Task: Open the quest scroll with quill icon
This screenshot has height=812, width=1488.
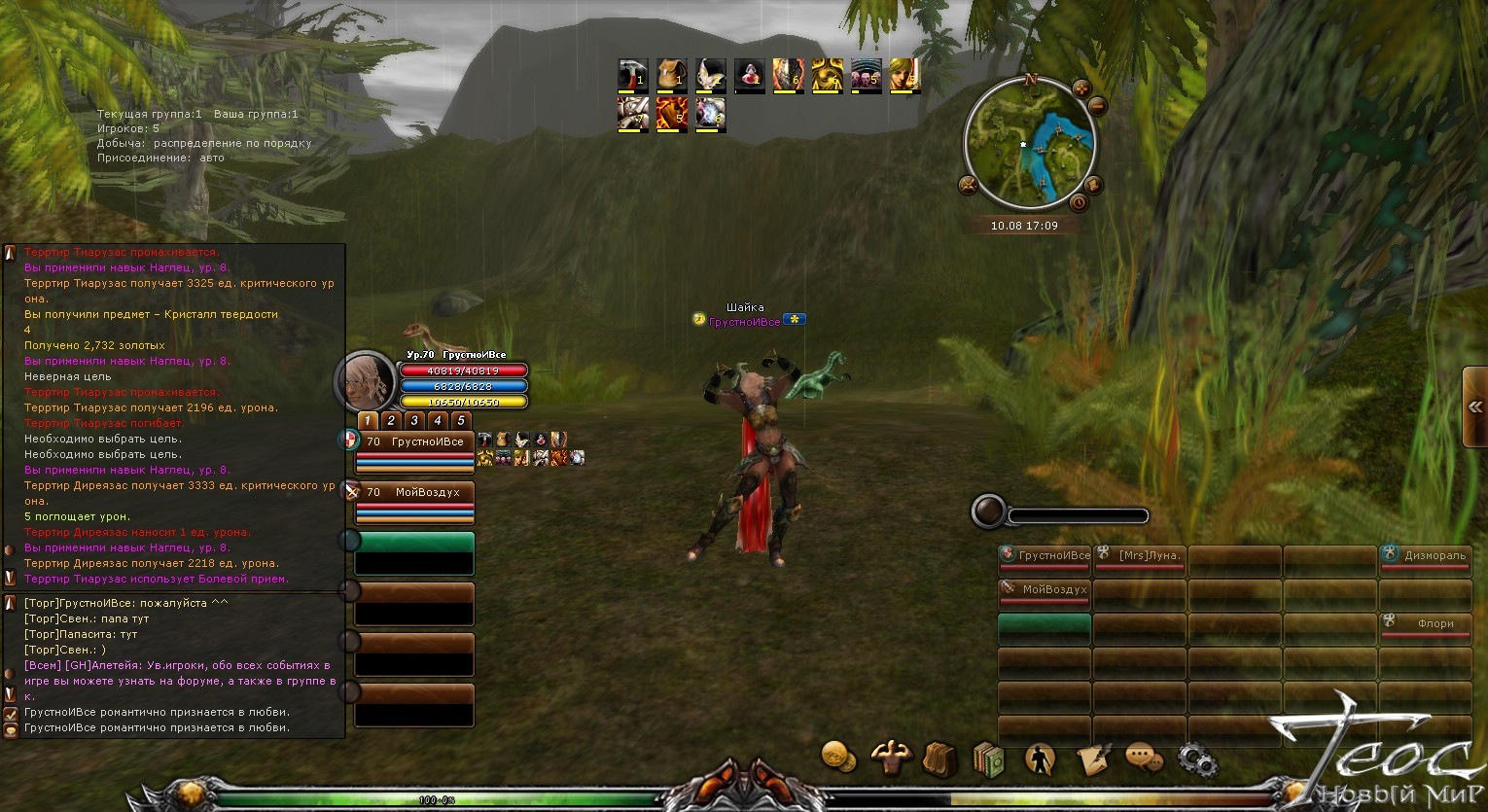Action: 1093,759
